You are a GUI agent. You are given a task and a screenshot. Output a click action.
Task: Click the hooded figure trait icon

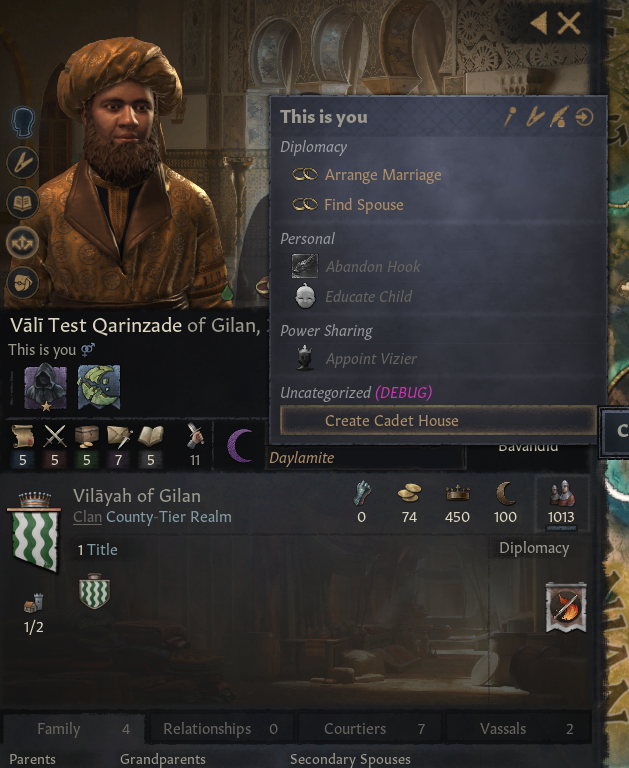pyautogui.click(x=44, y=385)
